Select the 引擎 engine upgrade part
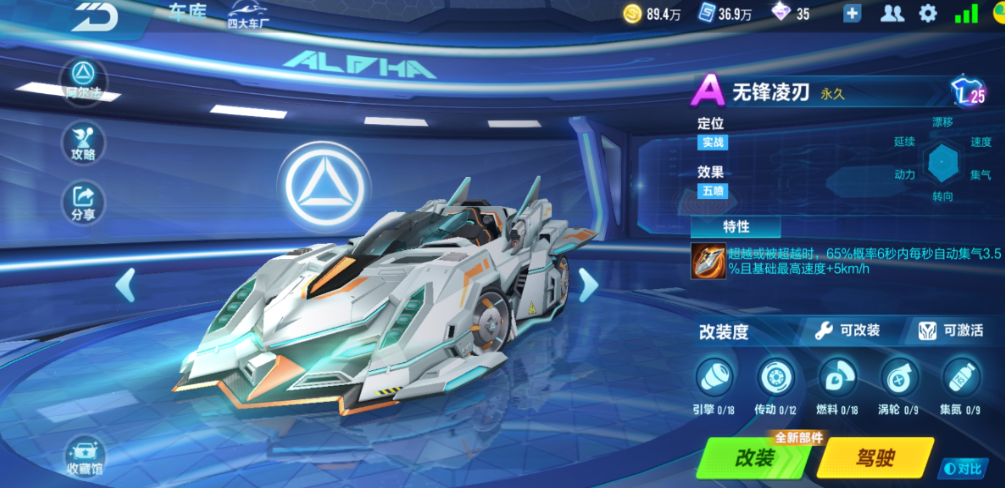 [714, 376]
